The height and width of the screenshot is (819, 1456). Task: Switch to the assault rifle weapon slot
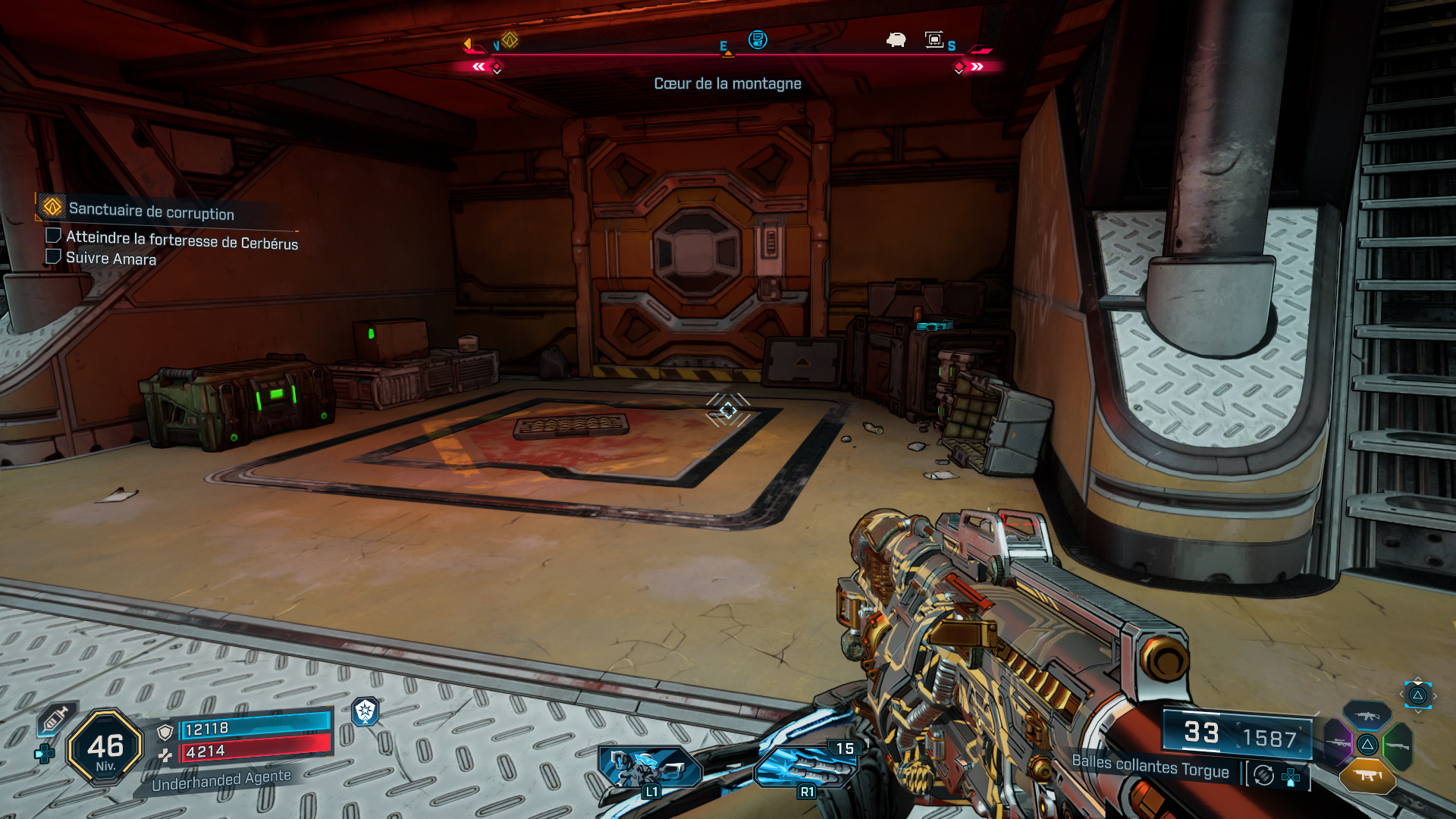(1367, 715)
